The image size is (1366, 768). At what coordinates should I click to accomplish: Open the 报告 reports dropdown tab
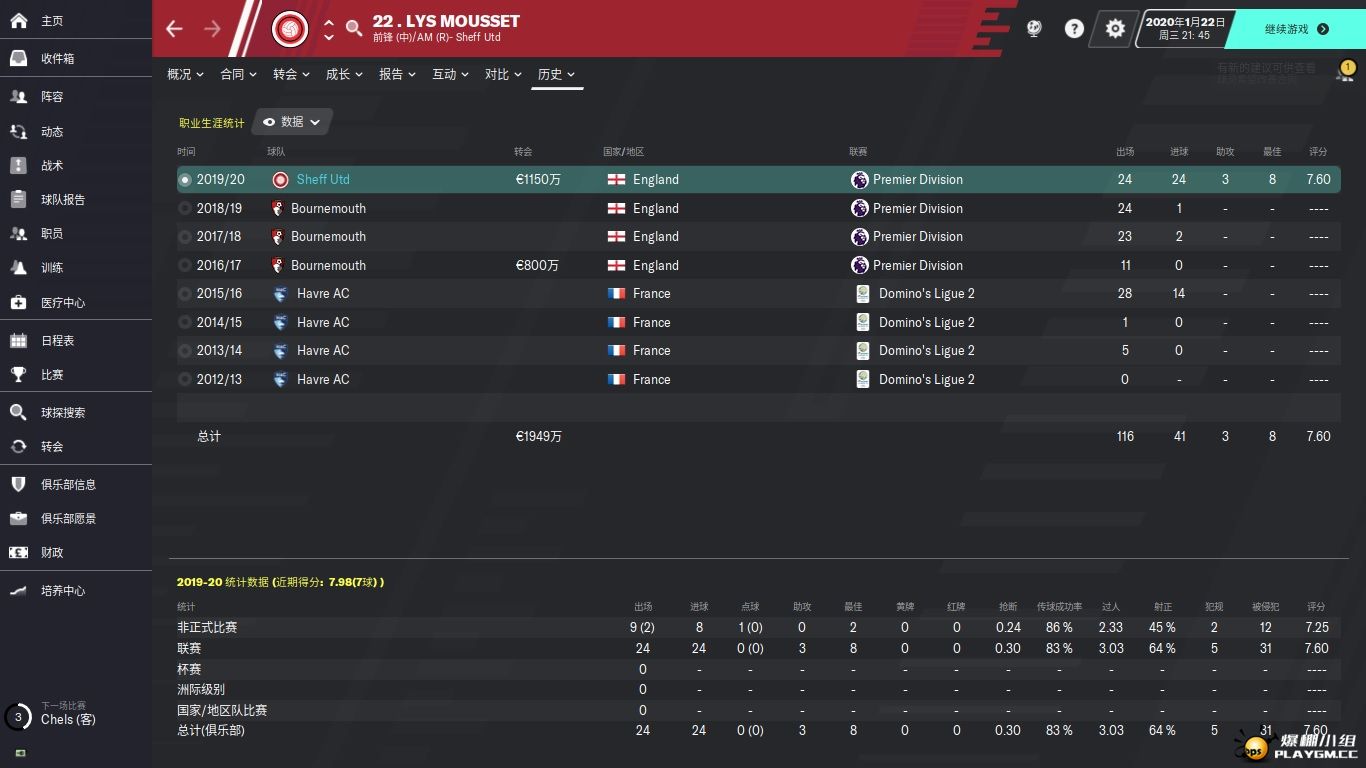(x=397, y=74)
